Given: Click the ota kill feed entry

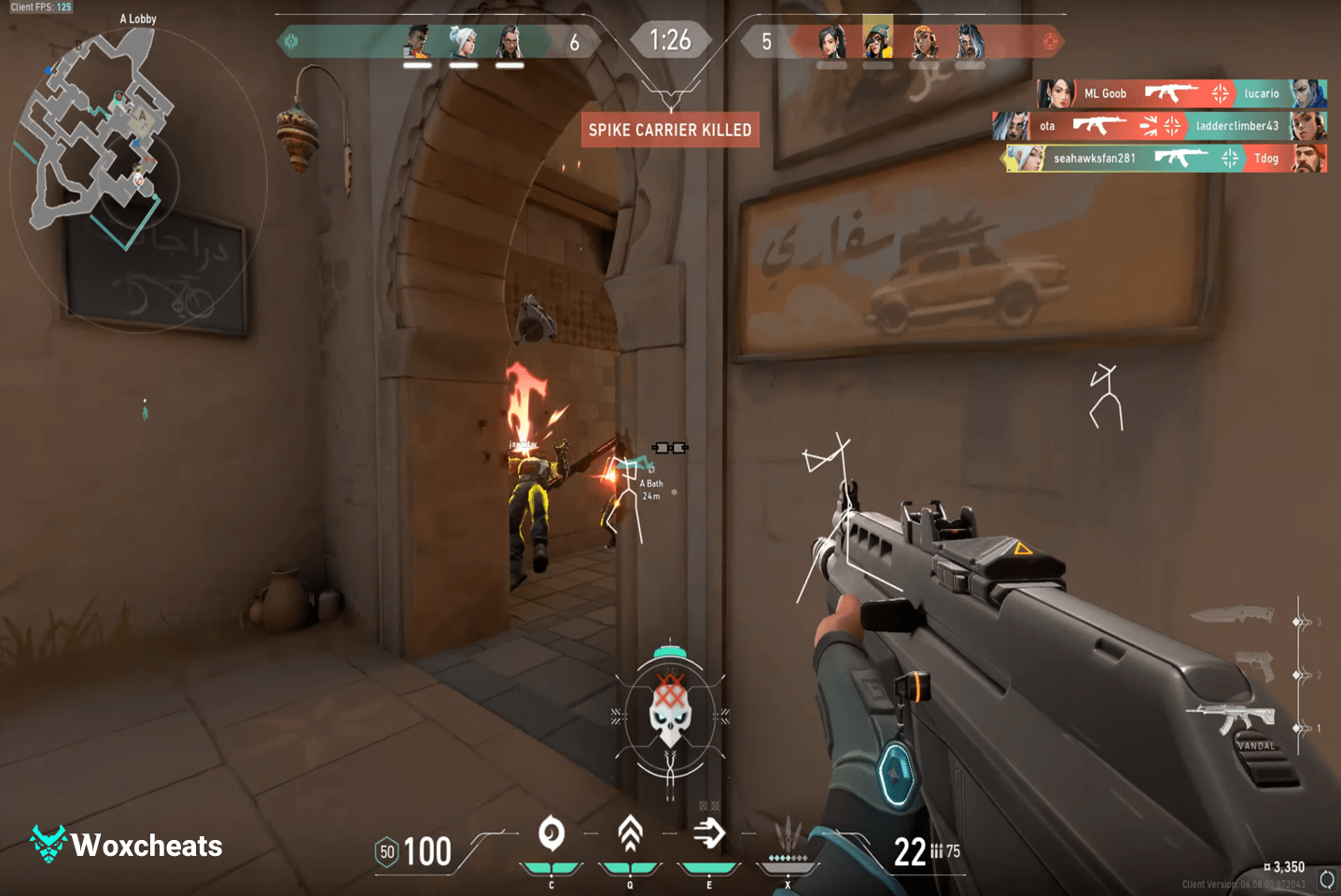Looking at the screenshot, I should click(1159, 126).
